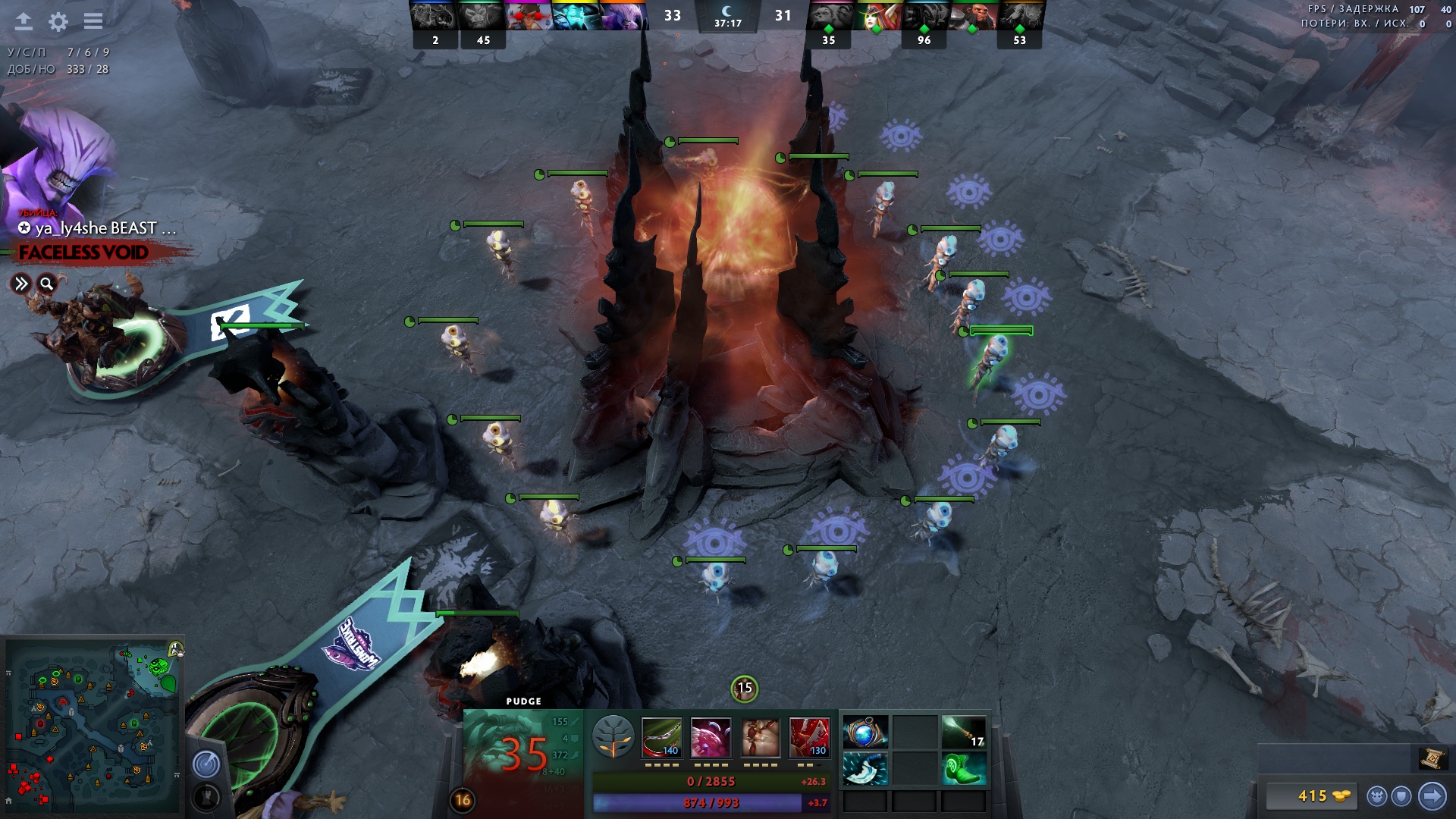Cast Pudge's Dismember ultimate
The image size is (1456, 819).
click(809, 737)
